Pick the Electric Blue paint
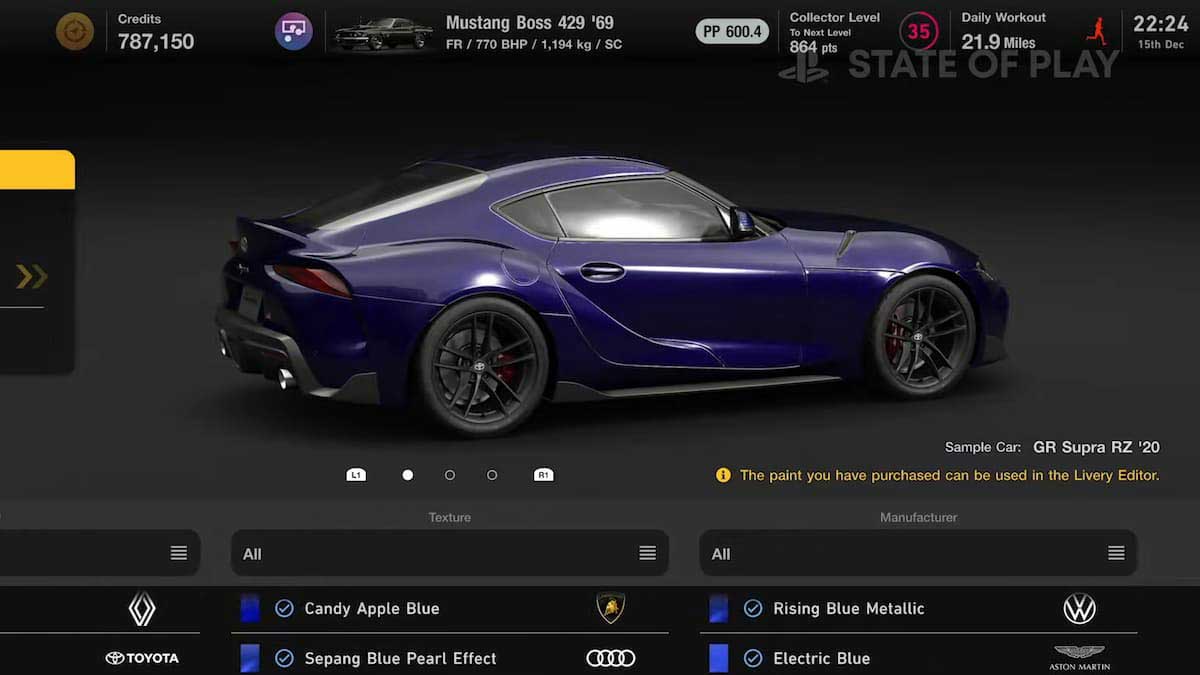The width and height of the screenshot is (1200, 675). tap(821, 658)
